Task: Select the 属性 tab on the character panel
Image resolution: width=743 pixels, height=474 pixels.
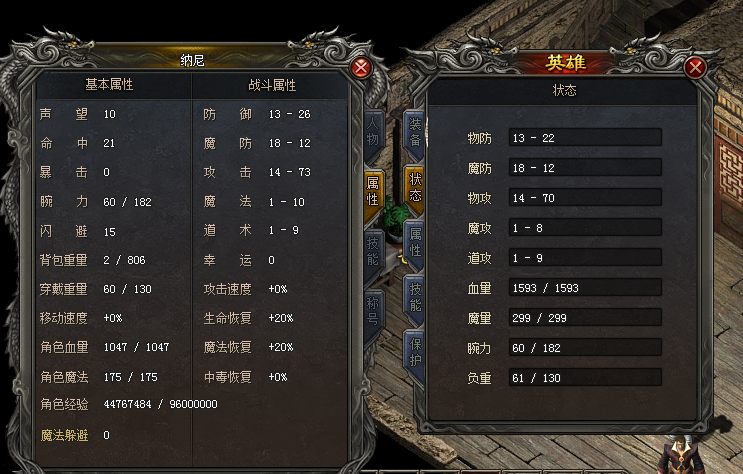Action: (x=372, y=191)
